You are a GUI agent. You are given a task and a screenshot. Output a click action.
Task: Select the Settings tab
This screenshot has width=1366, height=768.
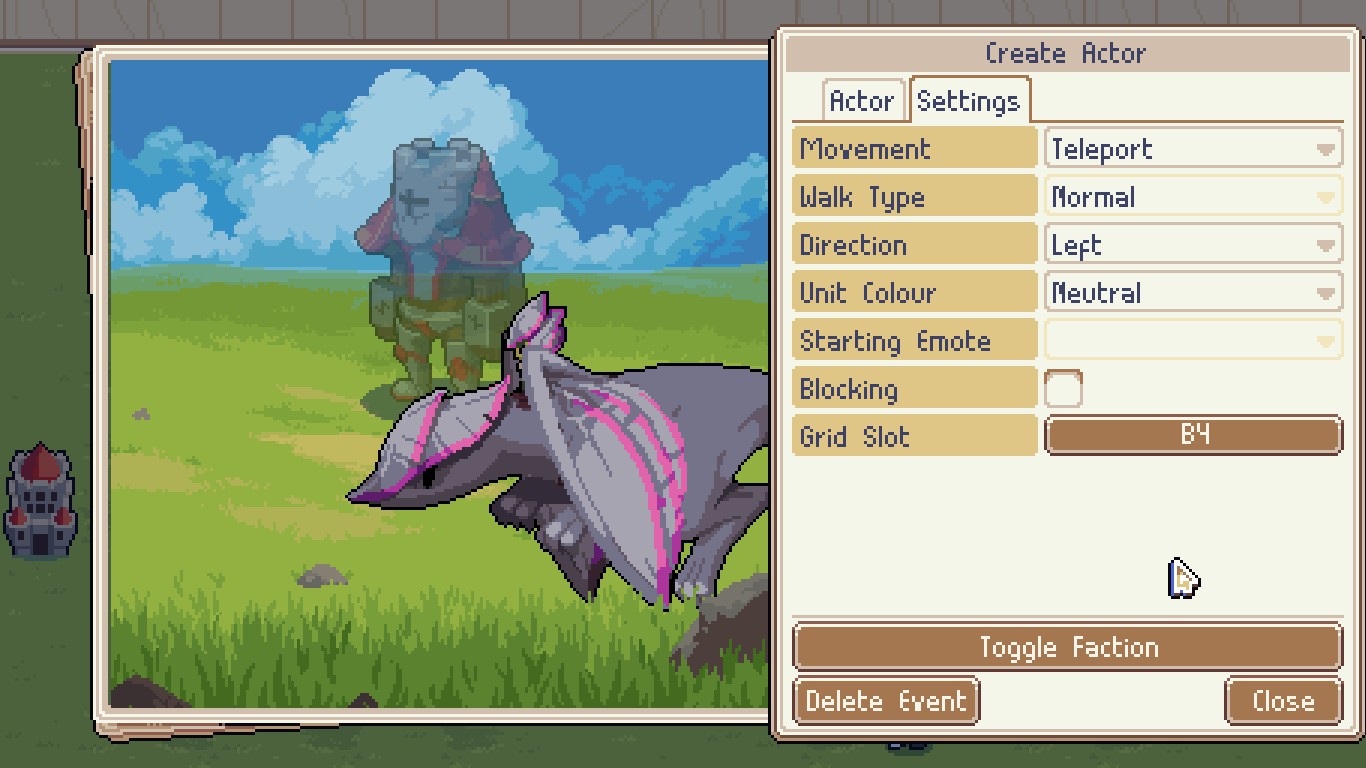968,102
